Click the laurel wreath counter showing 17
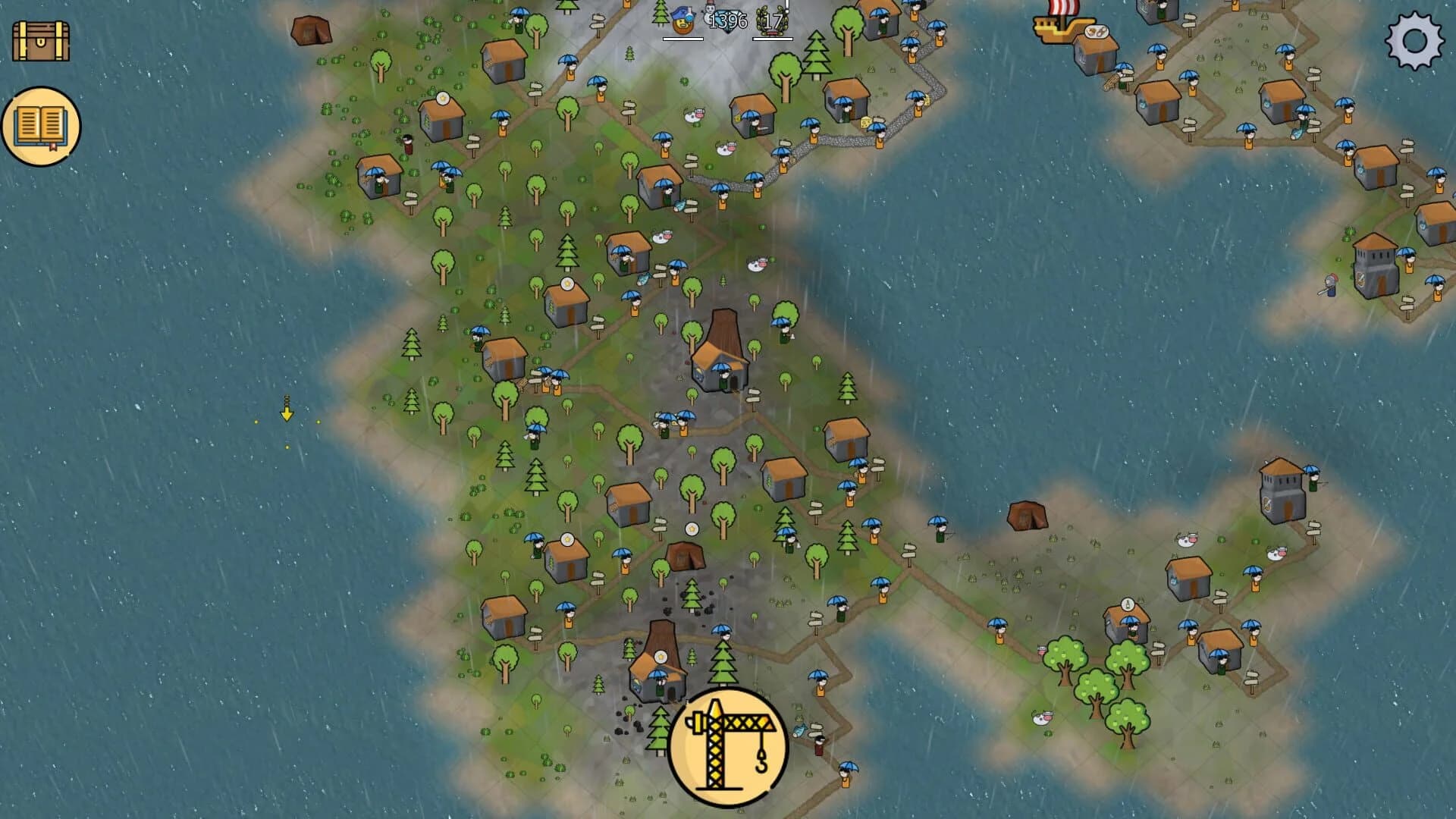The width and height of the screenshot is (1456, 819). click(770, 23)
